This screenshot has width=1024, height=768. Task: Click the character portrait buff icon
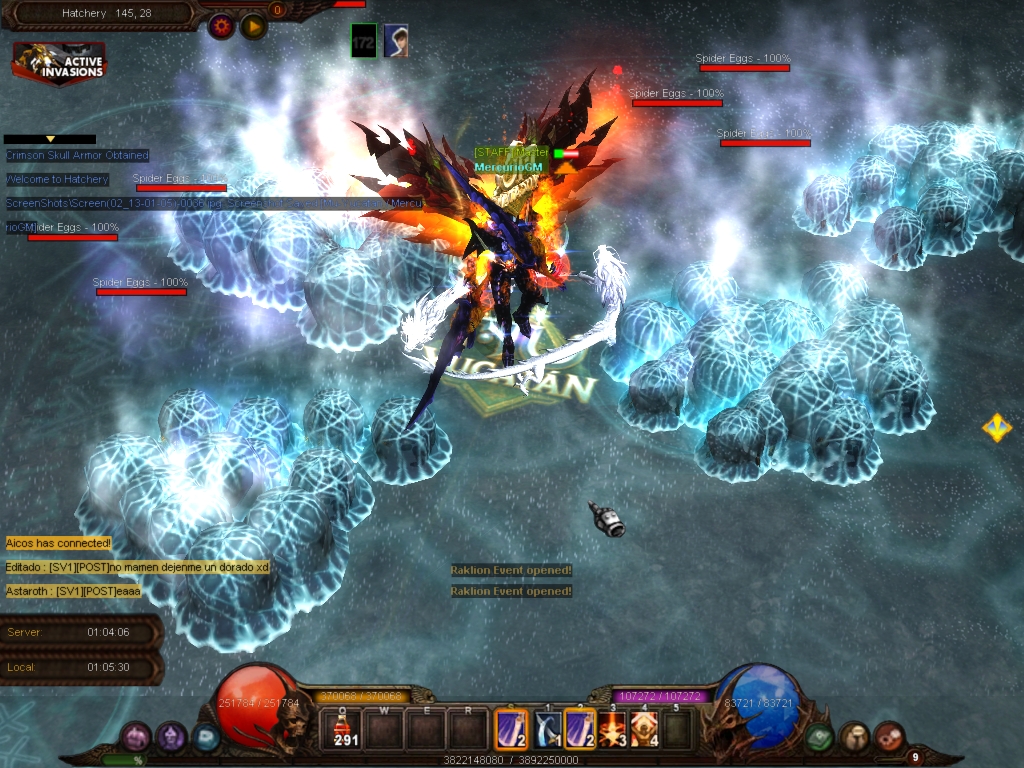tap(396, 41)
